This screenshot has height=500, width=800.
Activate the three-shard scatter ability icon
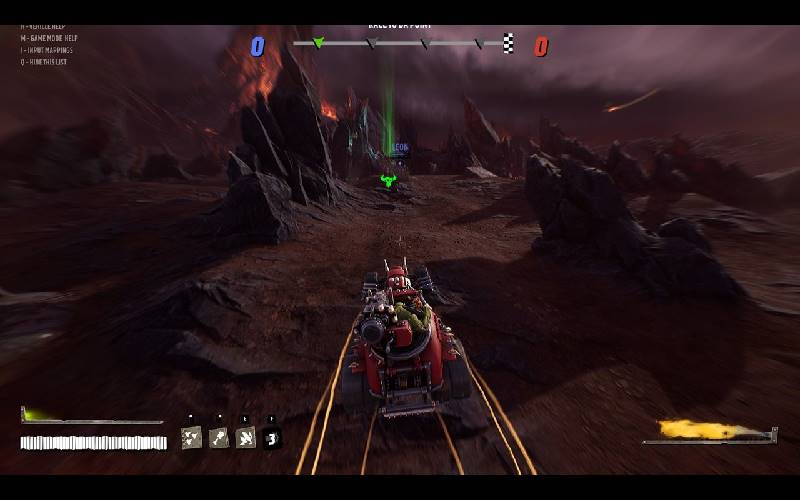[191, 437]
